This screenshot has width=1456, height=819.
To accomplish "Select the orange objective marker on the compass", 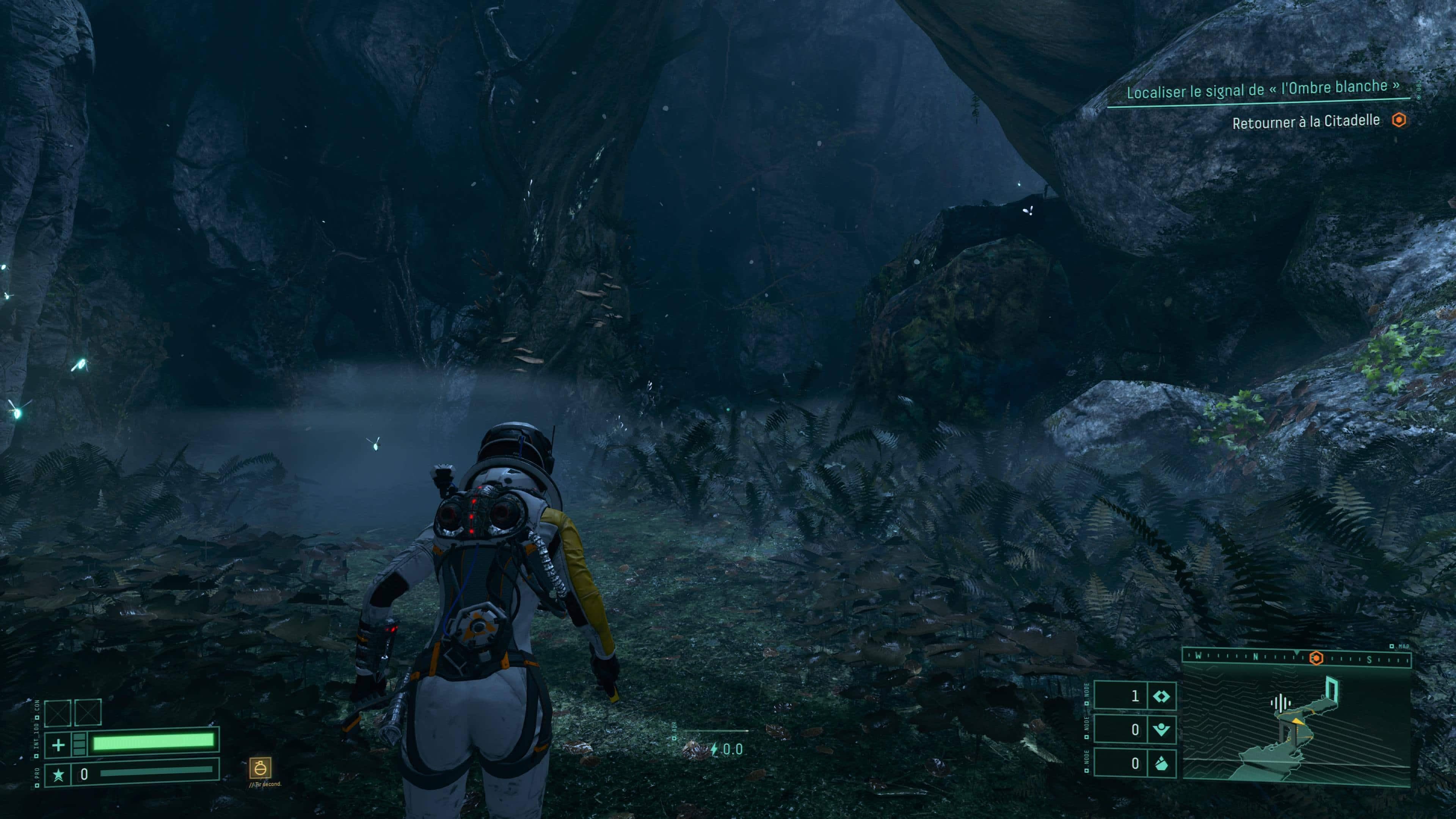I will (x=1316, y=658).
